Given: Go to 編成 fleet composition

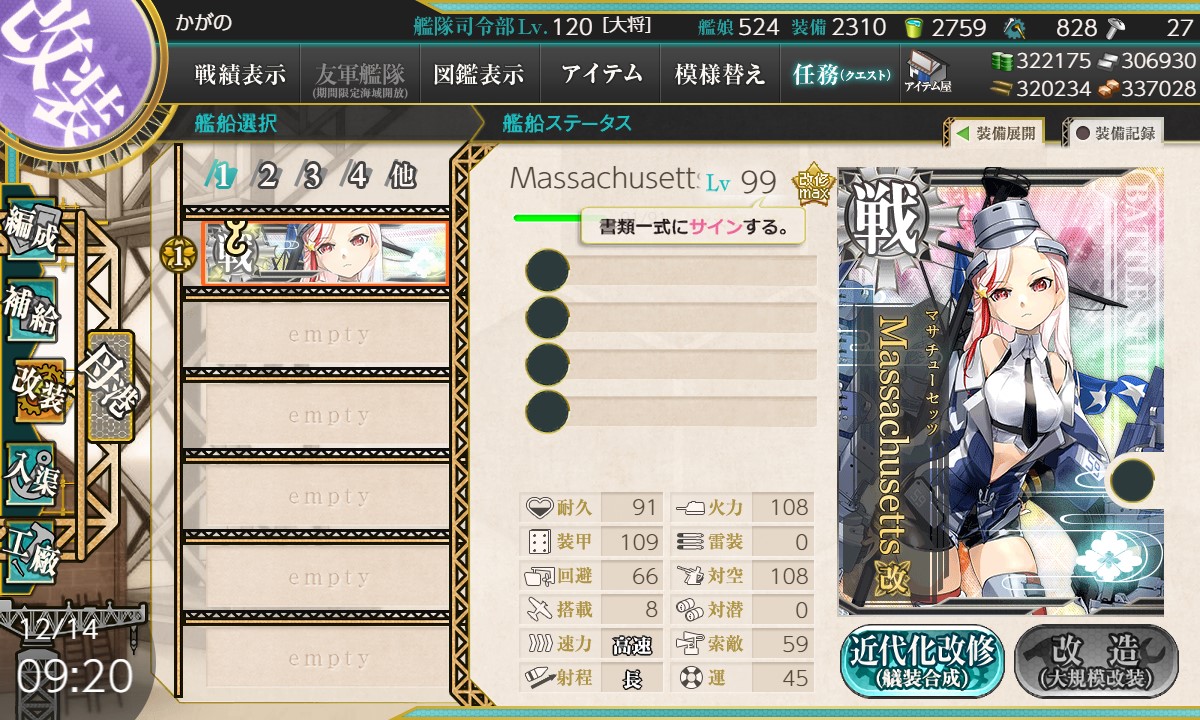Looking at the screenshot, I should (32, 232).
